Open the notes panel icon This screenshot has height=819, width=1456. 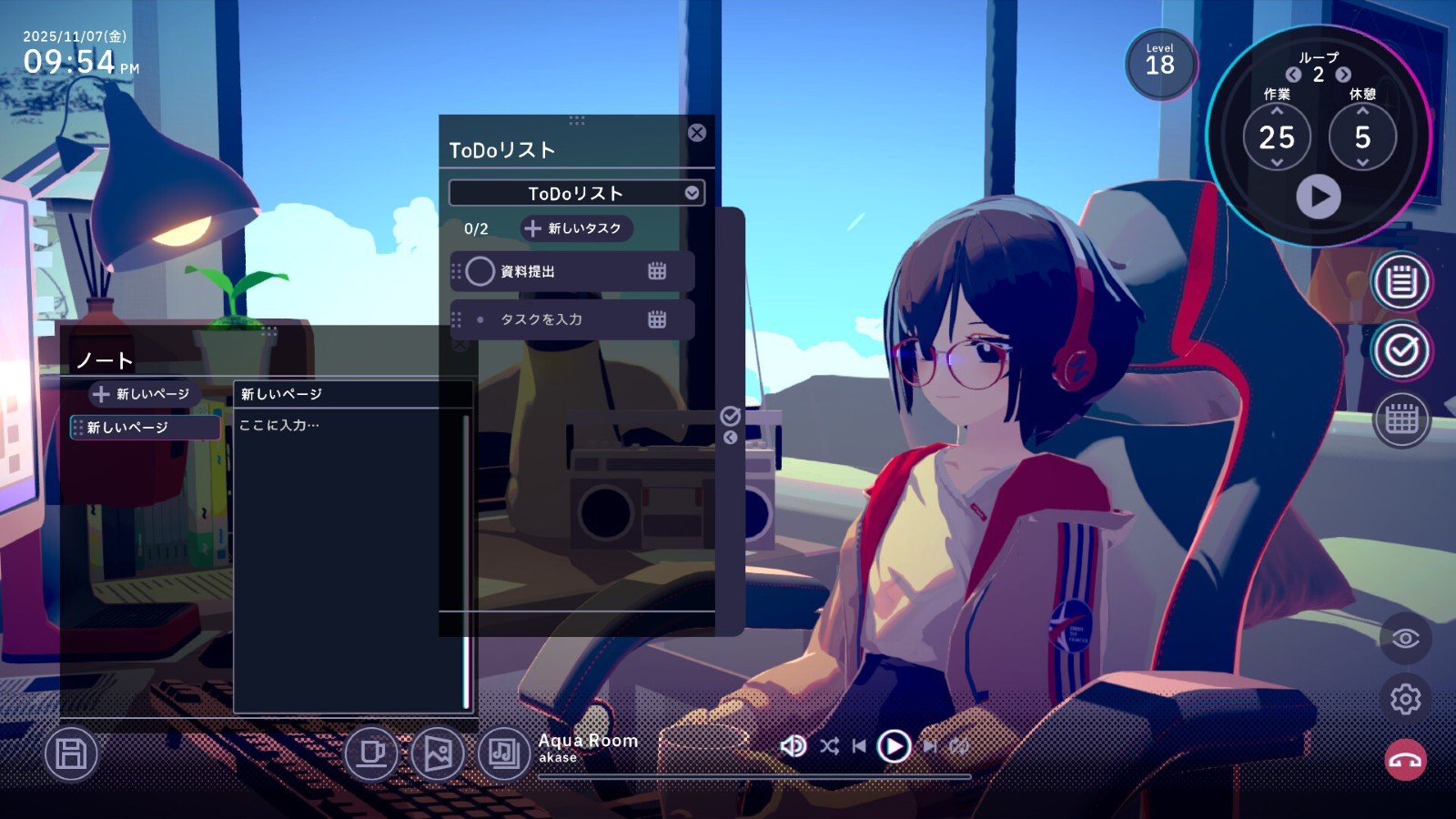(1400, 281)
